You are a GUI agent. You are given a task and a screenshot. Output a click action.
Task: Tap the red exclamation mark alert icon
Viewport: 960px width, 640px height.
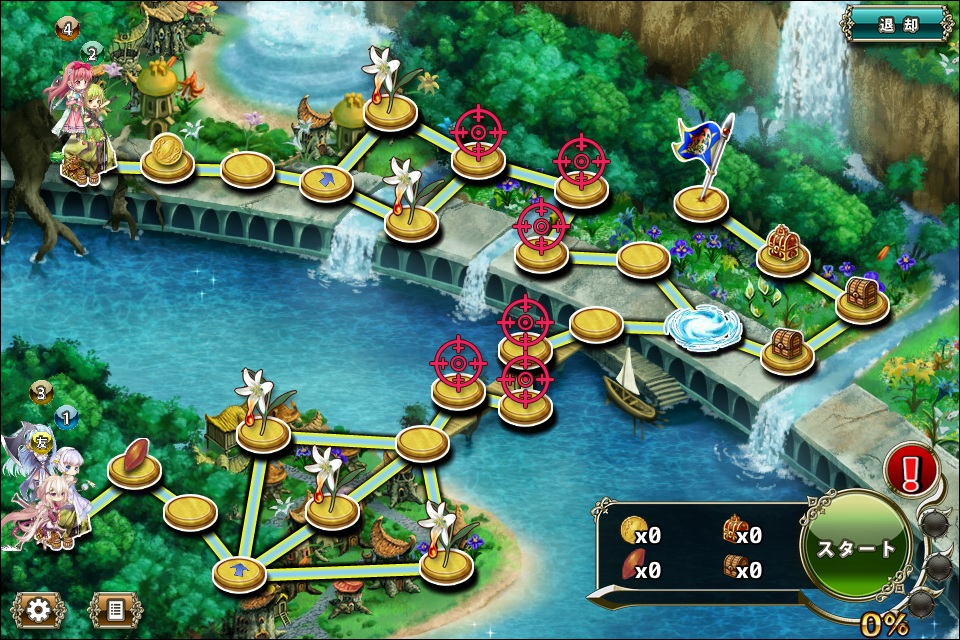click(911, 470)
